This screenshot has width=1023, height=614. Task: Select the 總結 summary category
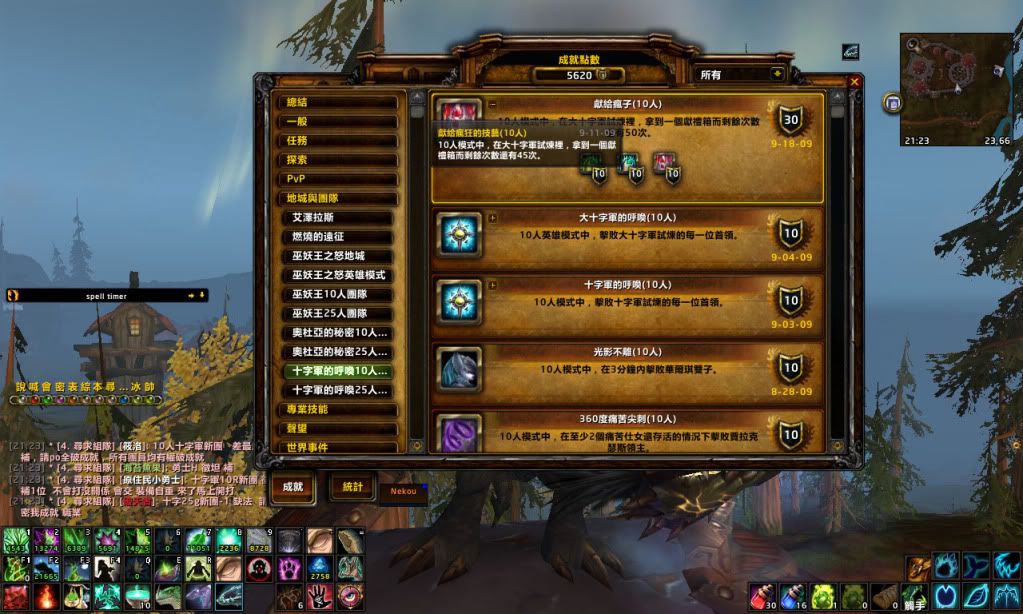336,102
